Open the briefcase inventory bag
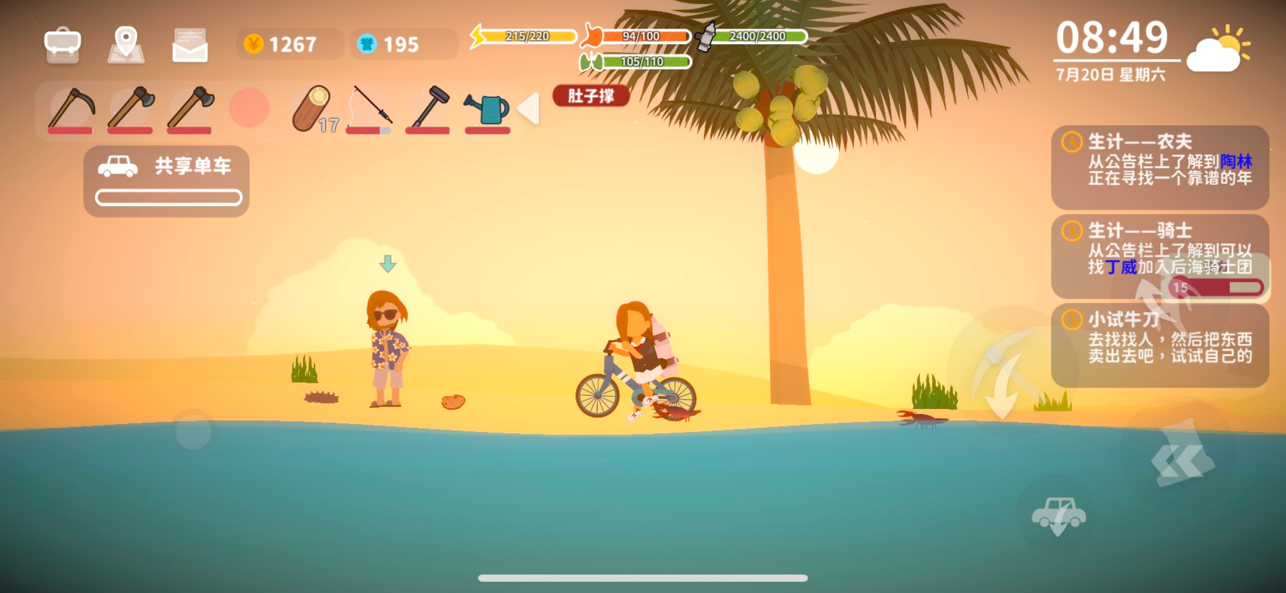The image size is (1286, 593). pyautogui.click(x=62, y=44)
